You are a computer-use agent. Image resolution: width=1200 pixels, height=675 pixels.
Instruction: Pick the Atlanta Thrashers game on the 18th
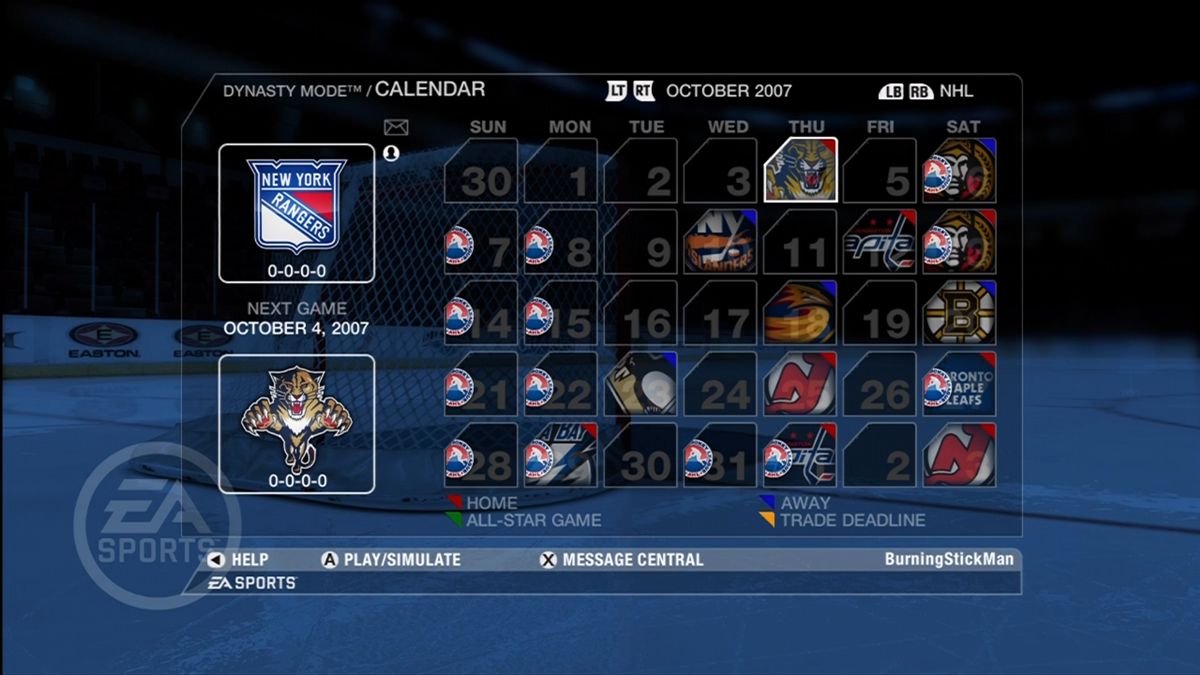(x=800, y=313)
